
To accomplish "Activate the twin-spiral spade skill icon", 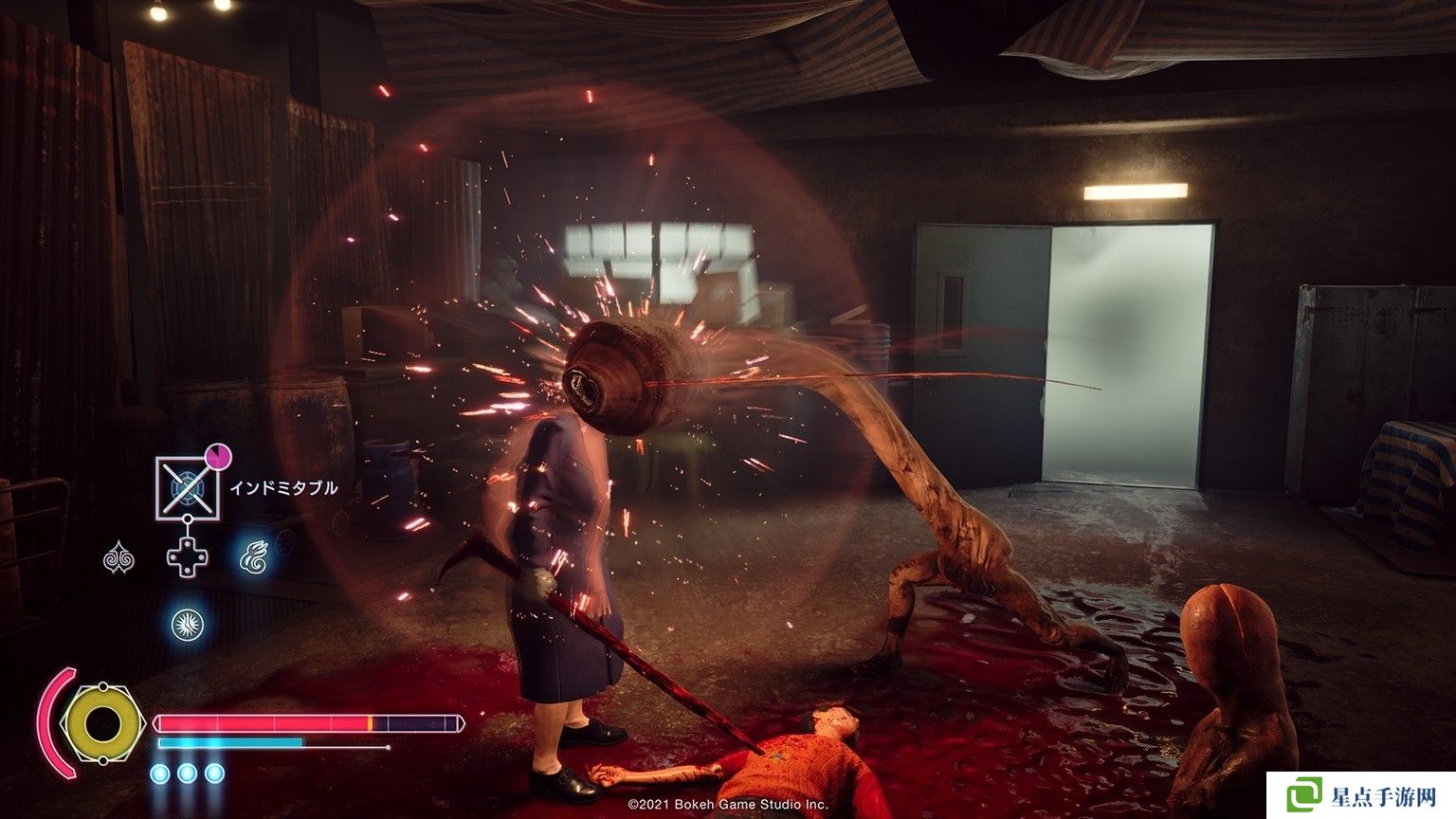I will 118,557.
